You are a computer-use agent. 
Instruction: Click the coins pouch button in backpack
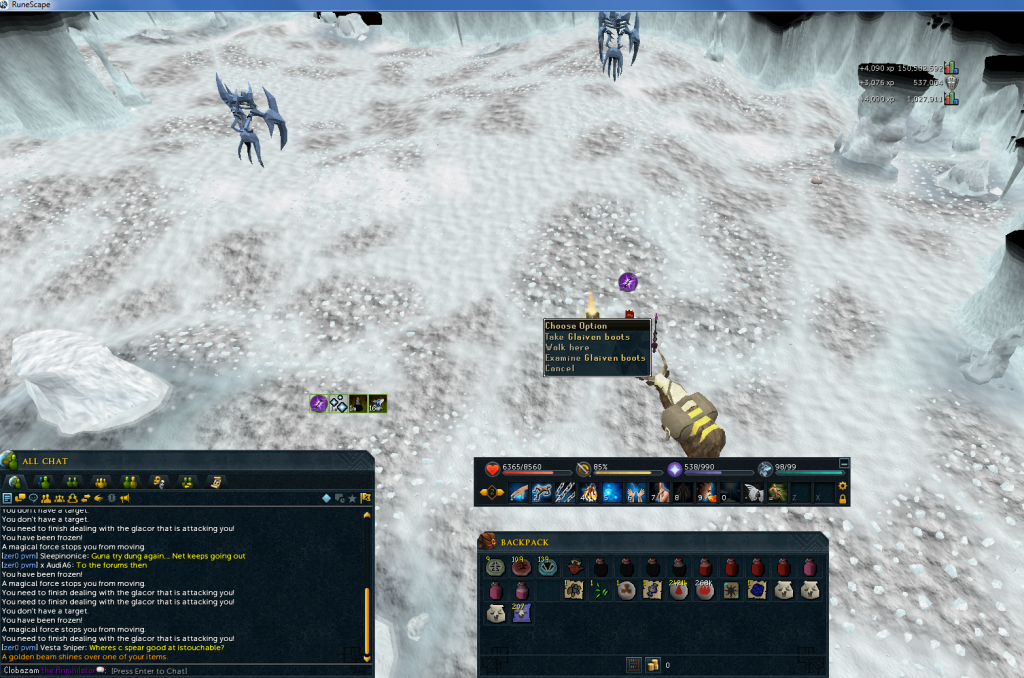651,664
